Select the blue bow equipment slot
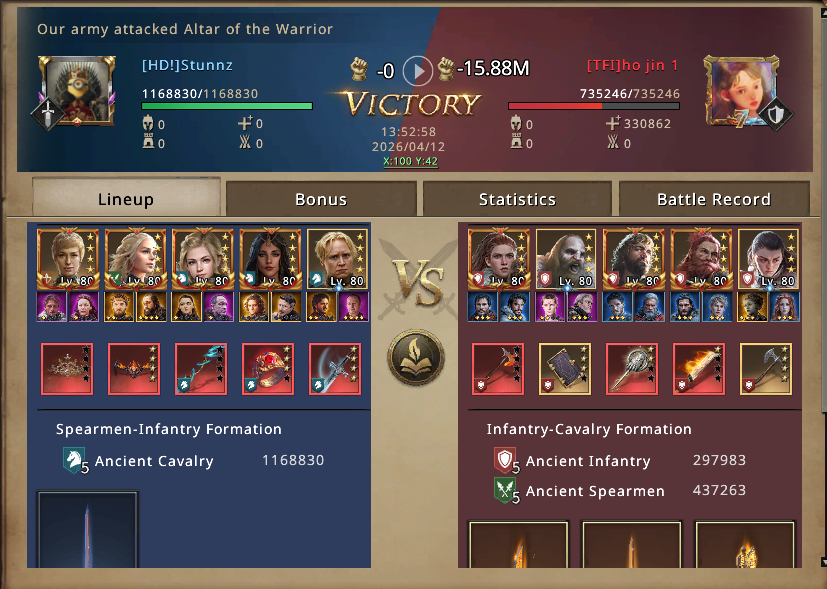This screenshot has height=589, width=827. pyautogui.click(x=201, y=368)
